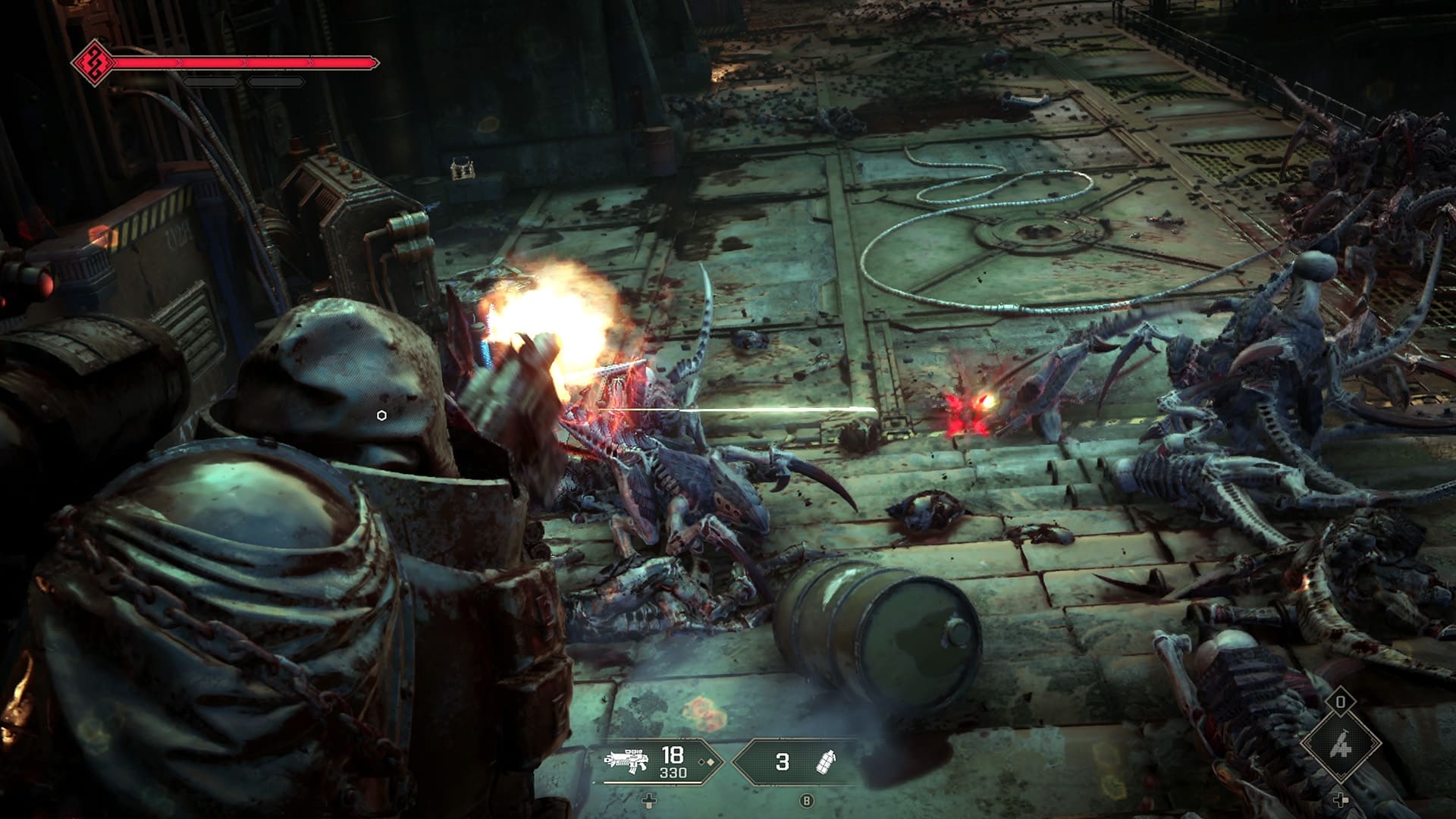Click the grenade count number 3
This screenshot has height=819, width=1456.
(x=783, y=761)
